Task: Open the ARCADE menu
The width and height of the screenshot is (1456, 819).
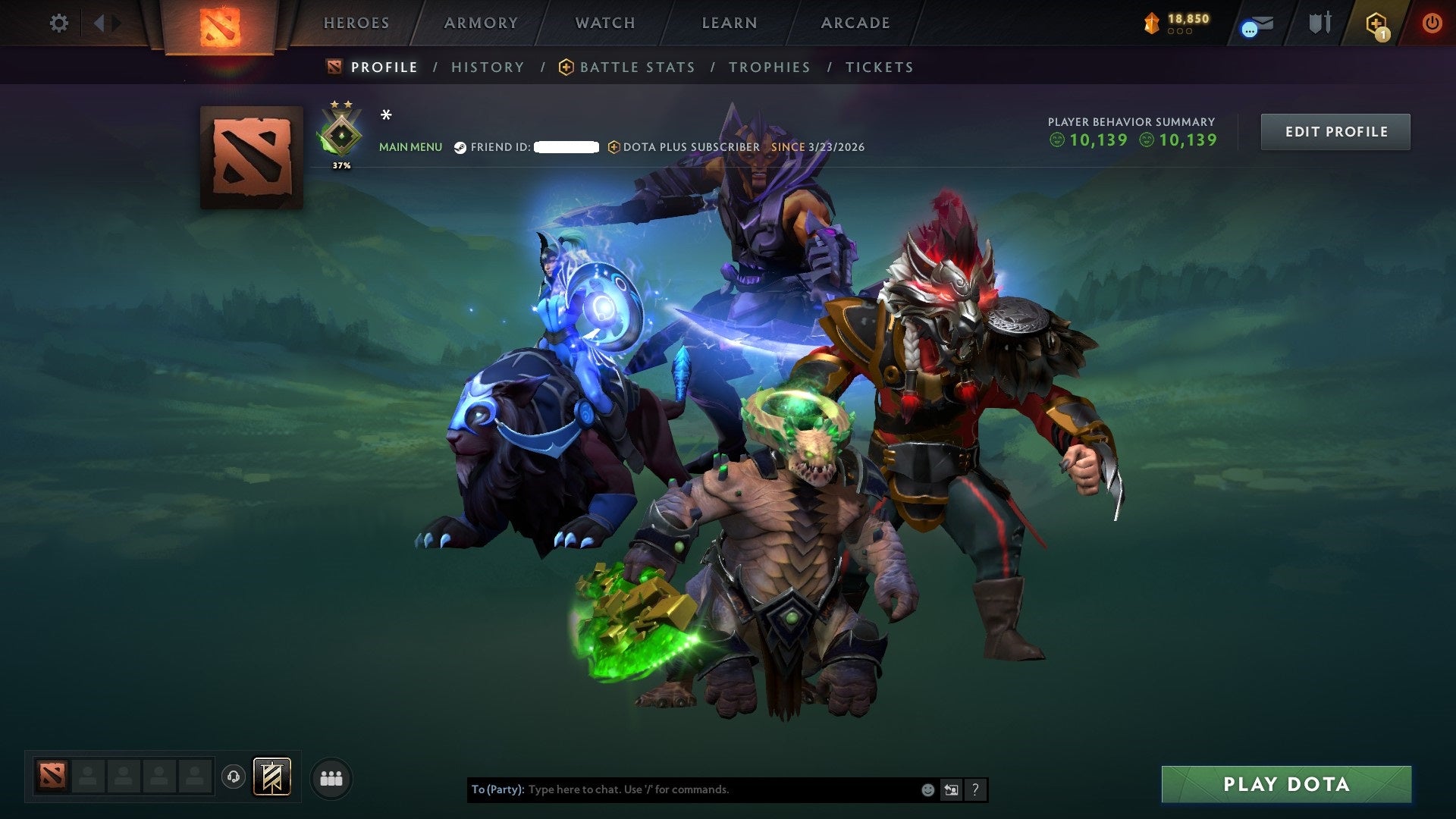Action: point(855,23)
